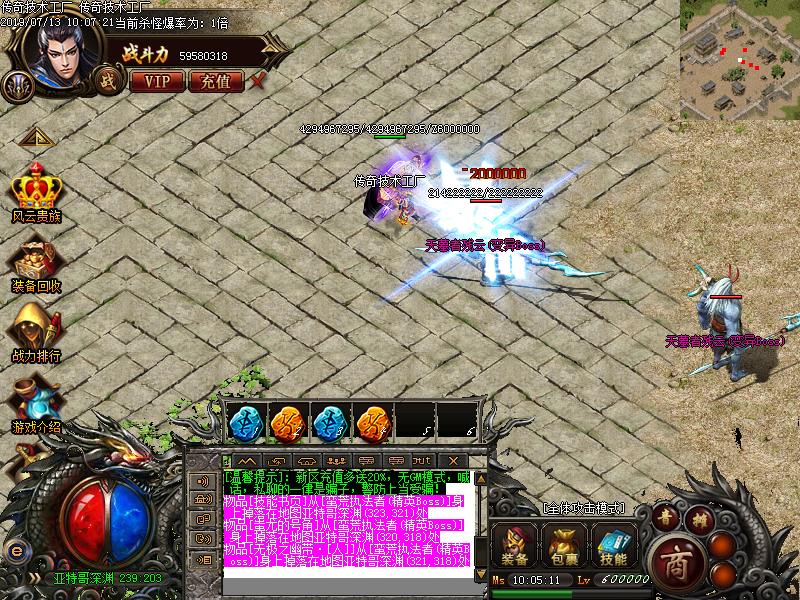
Task: Use the blue rune in hotbar slot 3
Action: 329,423
